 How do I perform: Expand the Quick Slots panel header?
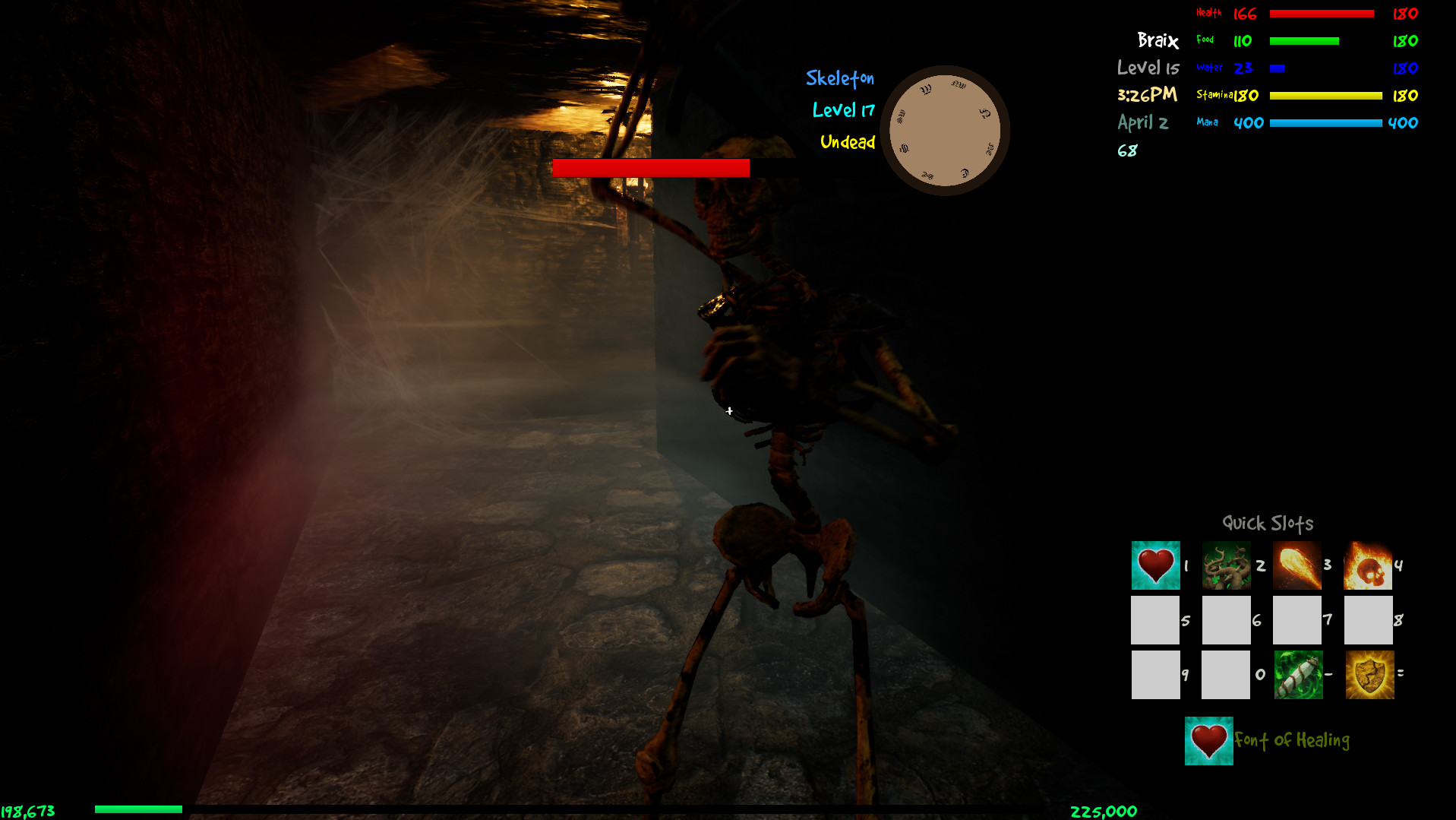(x=1268, y=523)
